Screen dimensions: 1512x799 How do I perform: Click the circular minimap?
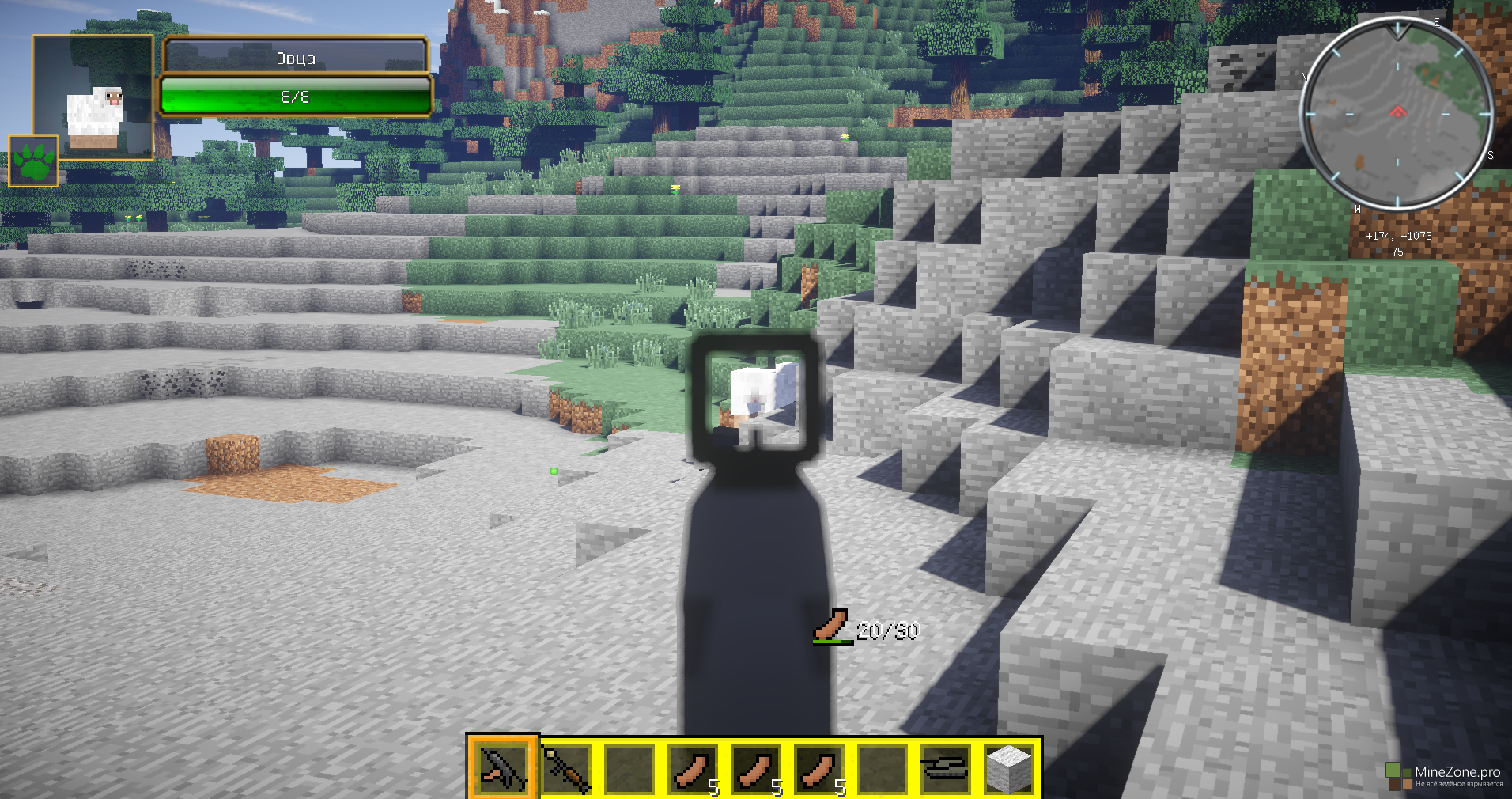1397,113
